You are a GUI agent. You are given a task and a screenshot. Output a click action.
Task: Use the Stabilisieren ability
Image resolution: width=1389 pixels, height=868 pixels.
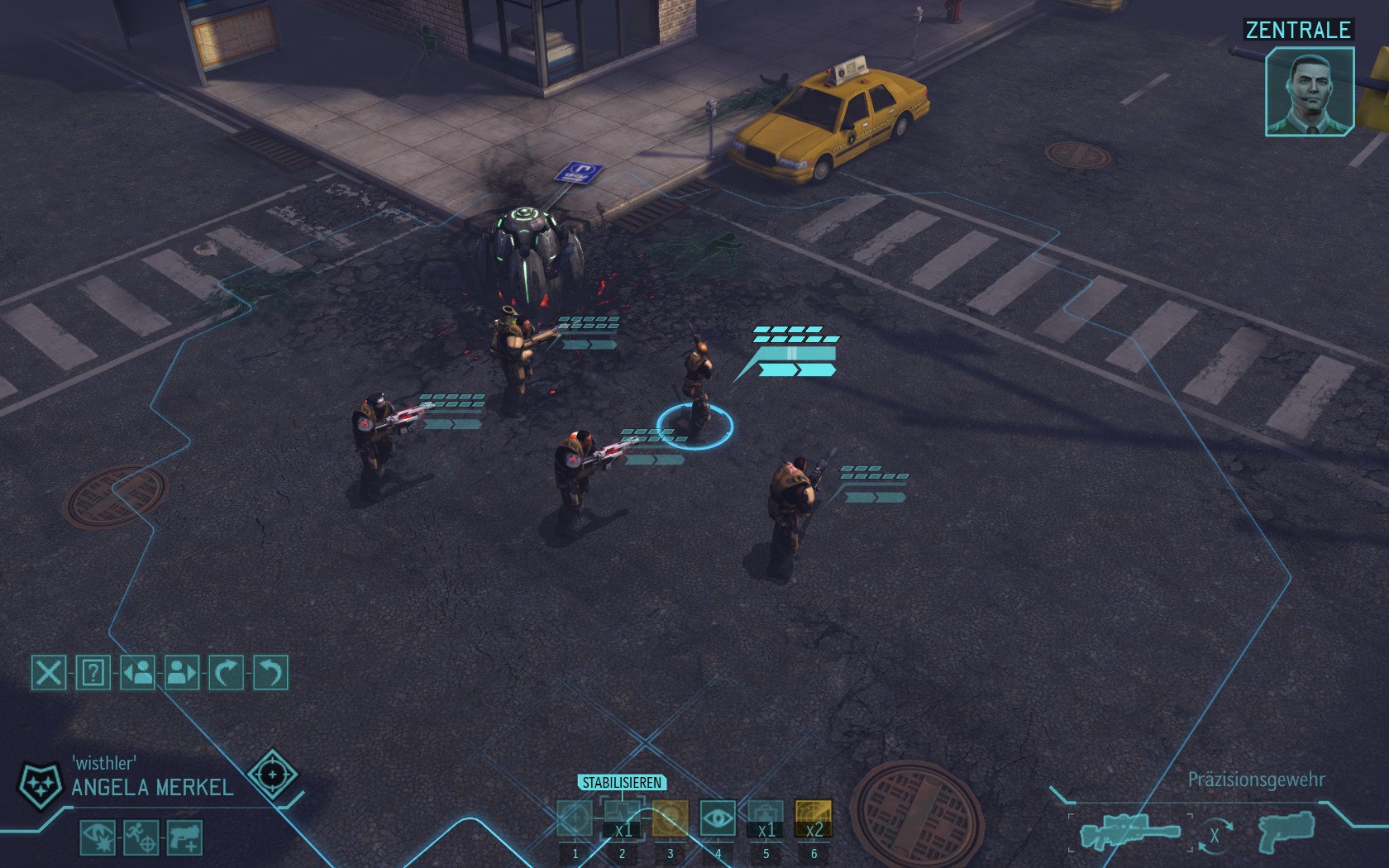622,819
